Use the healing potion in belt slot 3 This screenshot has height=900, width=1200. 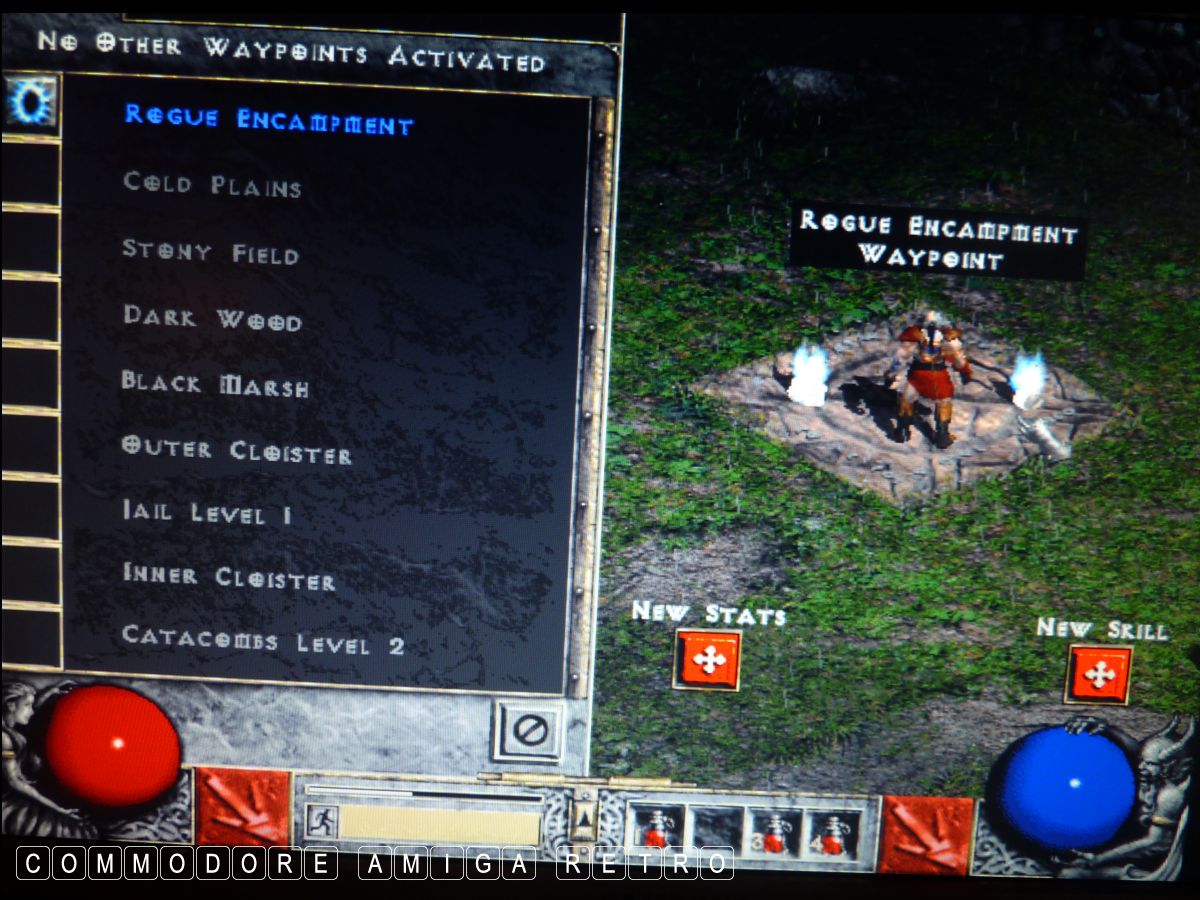[776, 833]
